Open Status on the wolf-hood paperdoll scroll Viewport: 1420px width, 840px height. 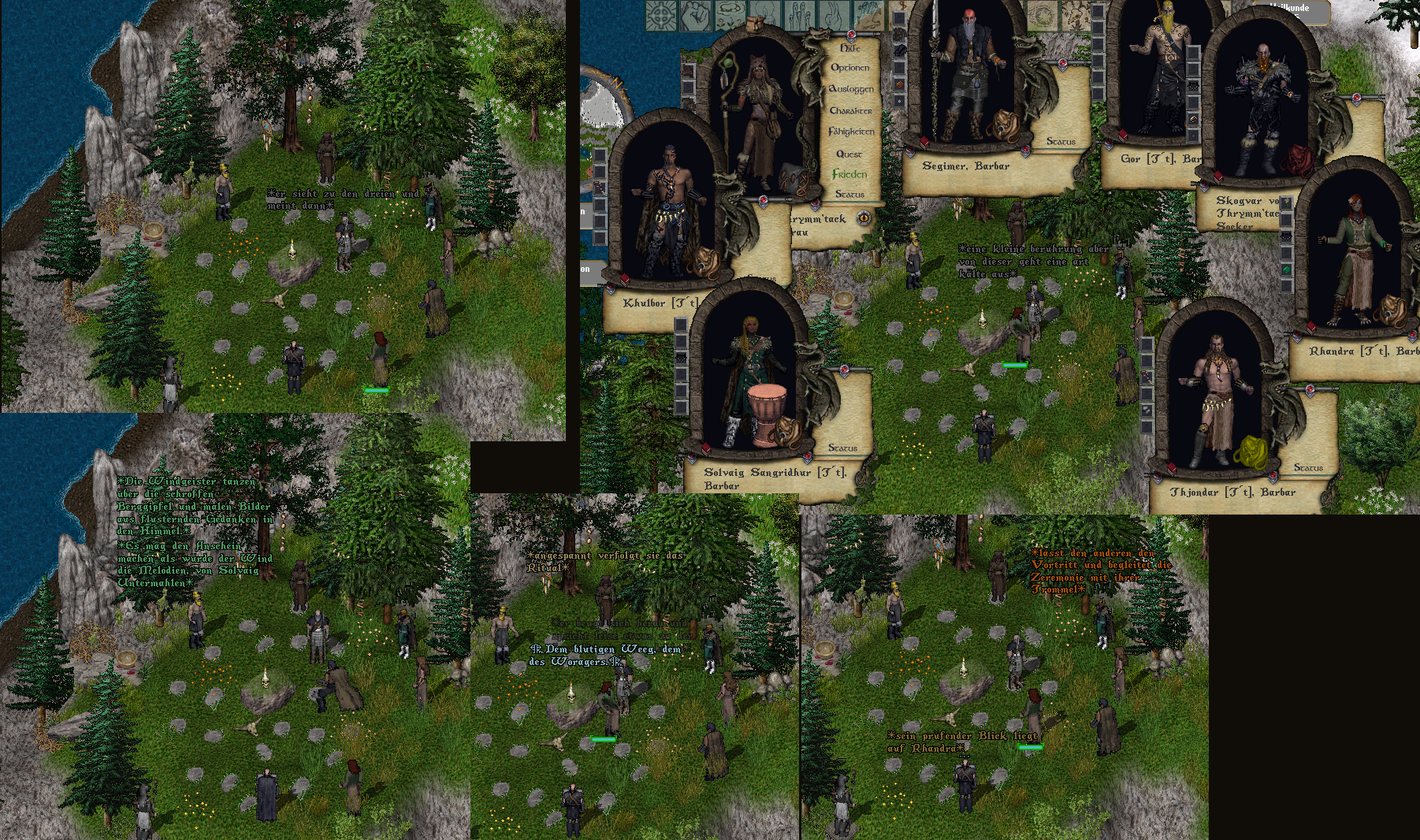pos(849,194)
